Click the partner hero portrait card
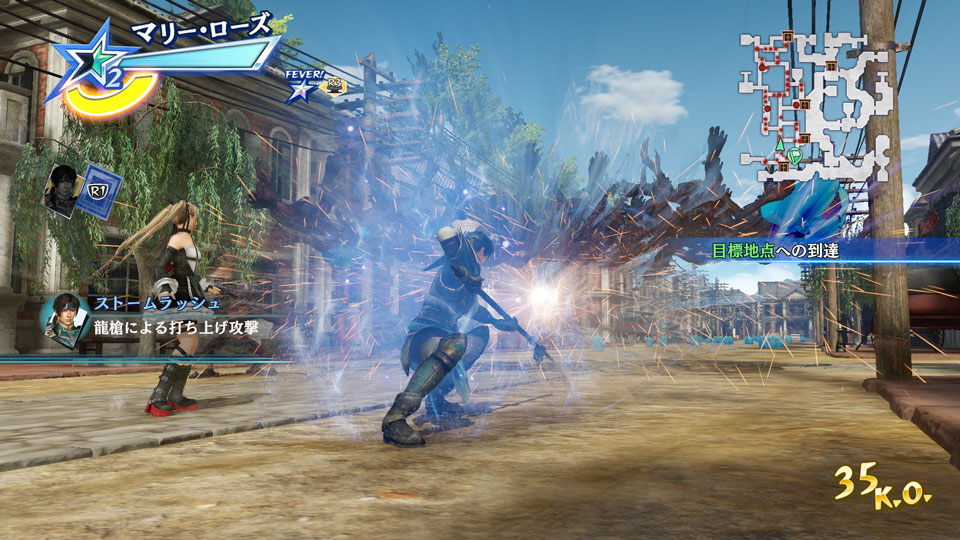 (65, 190)
